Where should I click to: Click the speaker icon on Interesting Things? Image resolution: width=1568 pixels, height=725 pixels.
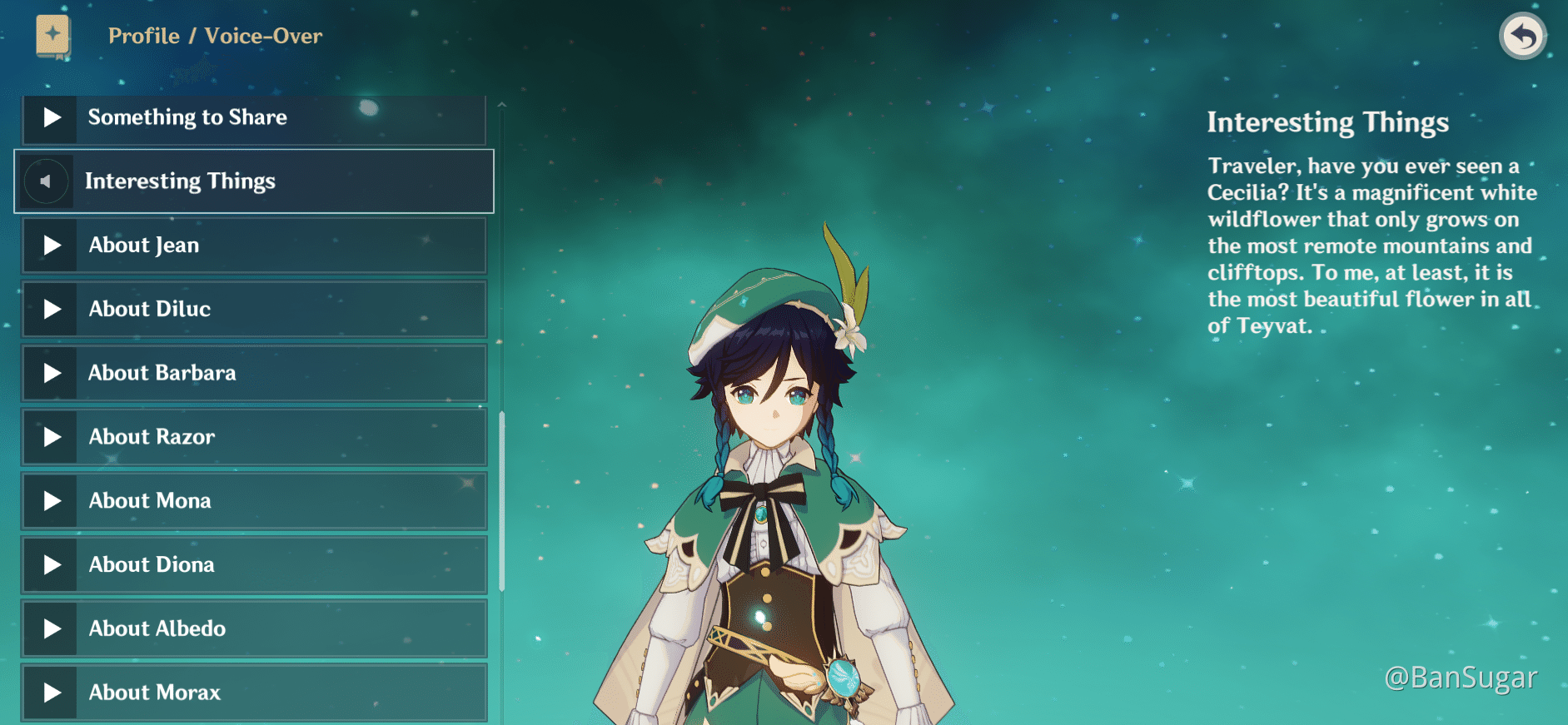[47, 181]
